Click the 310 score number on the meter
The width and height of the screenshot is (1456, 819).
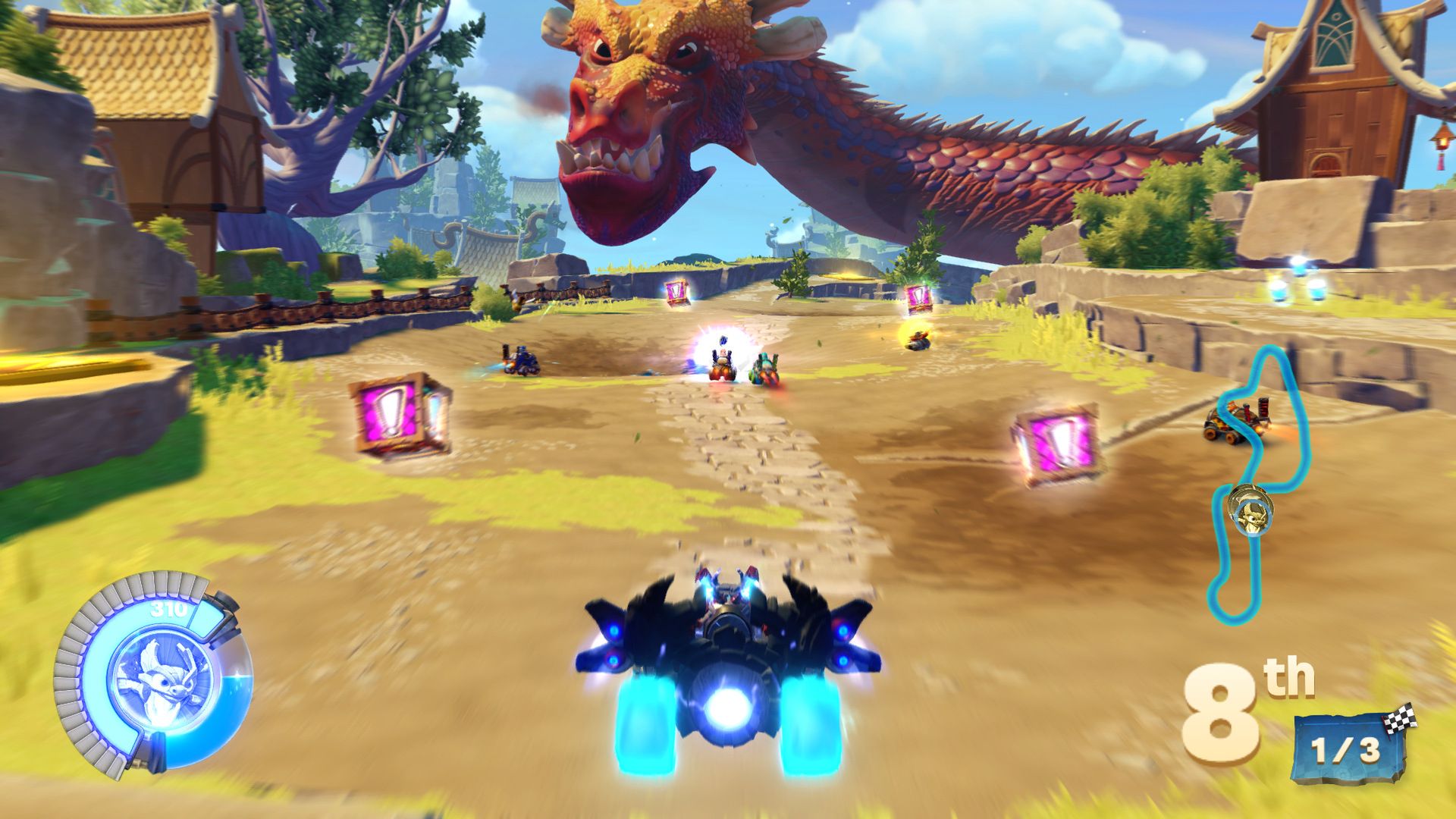click(168, 608)
